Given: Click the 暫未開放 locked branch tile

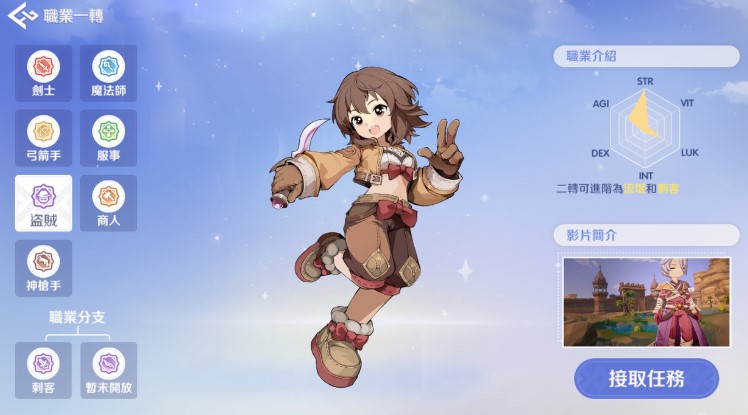Looking at the screenshot, I should [108, 369].
